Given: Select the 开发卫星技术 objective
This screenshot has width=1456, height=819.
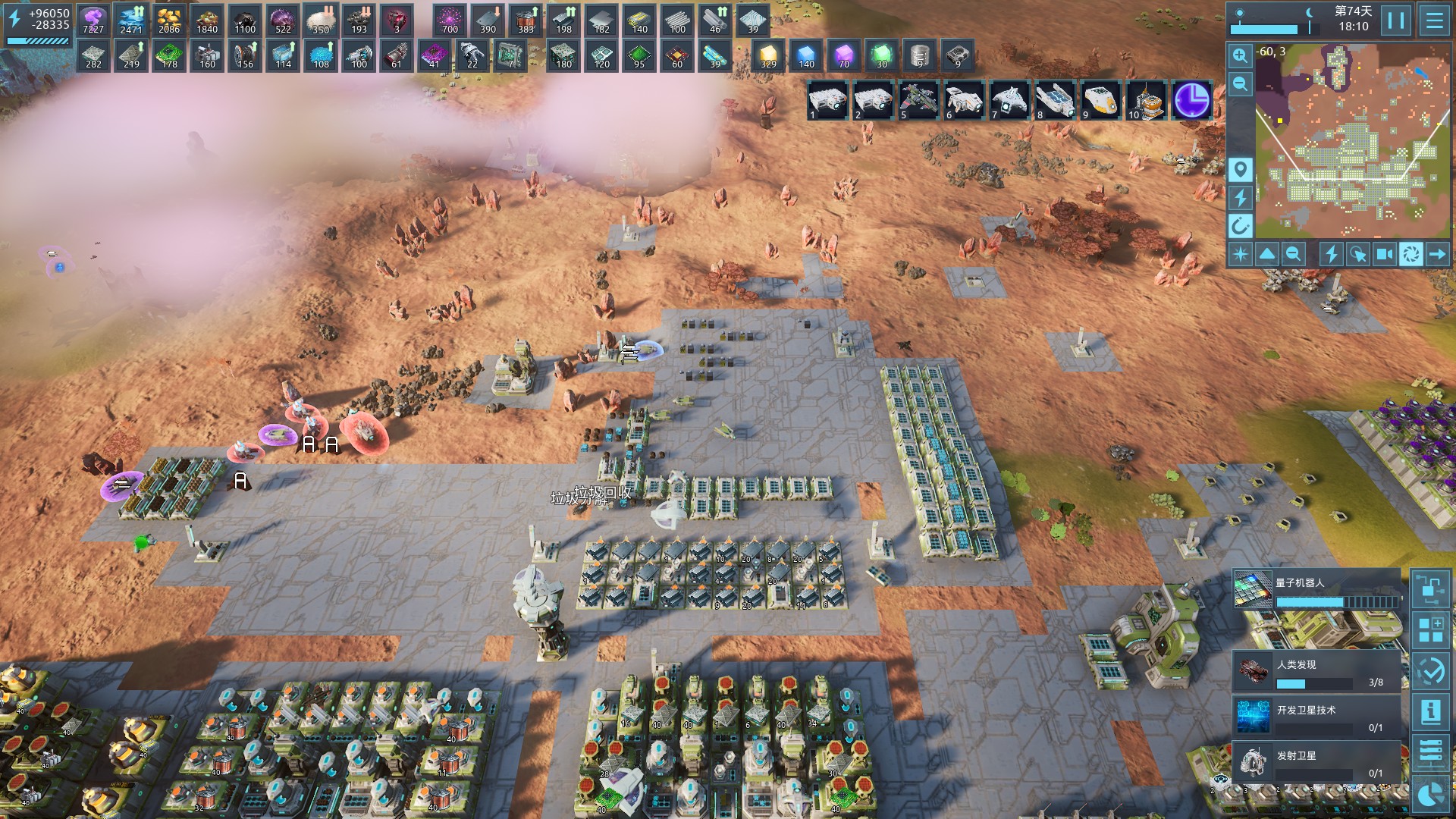Looking at the screenshot, I should [x=1317, y=717].
